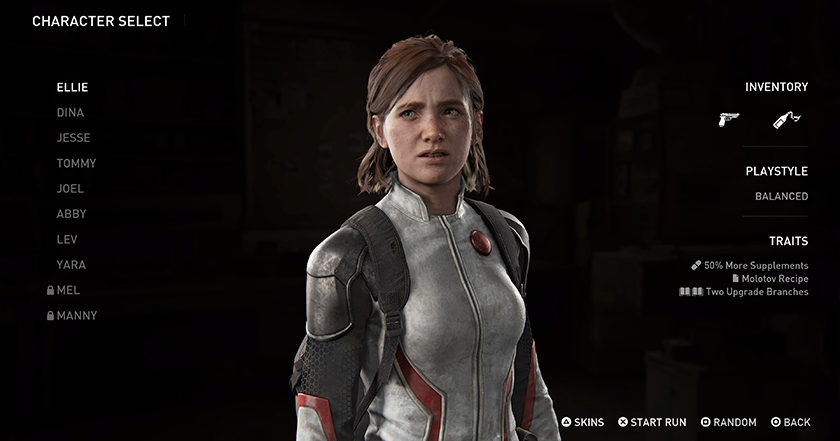Image resolution: width=840 pixels, height=441 pixels.
Task: Choose Joel in the character list
Action: [70, 189]
